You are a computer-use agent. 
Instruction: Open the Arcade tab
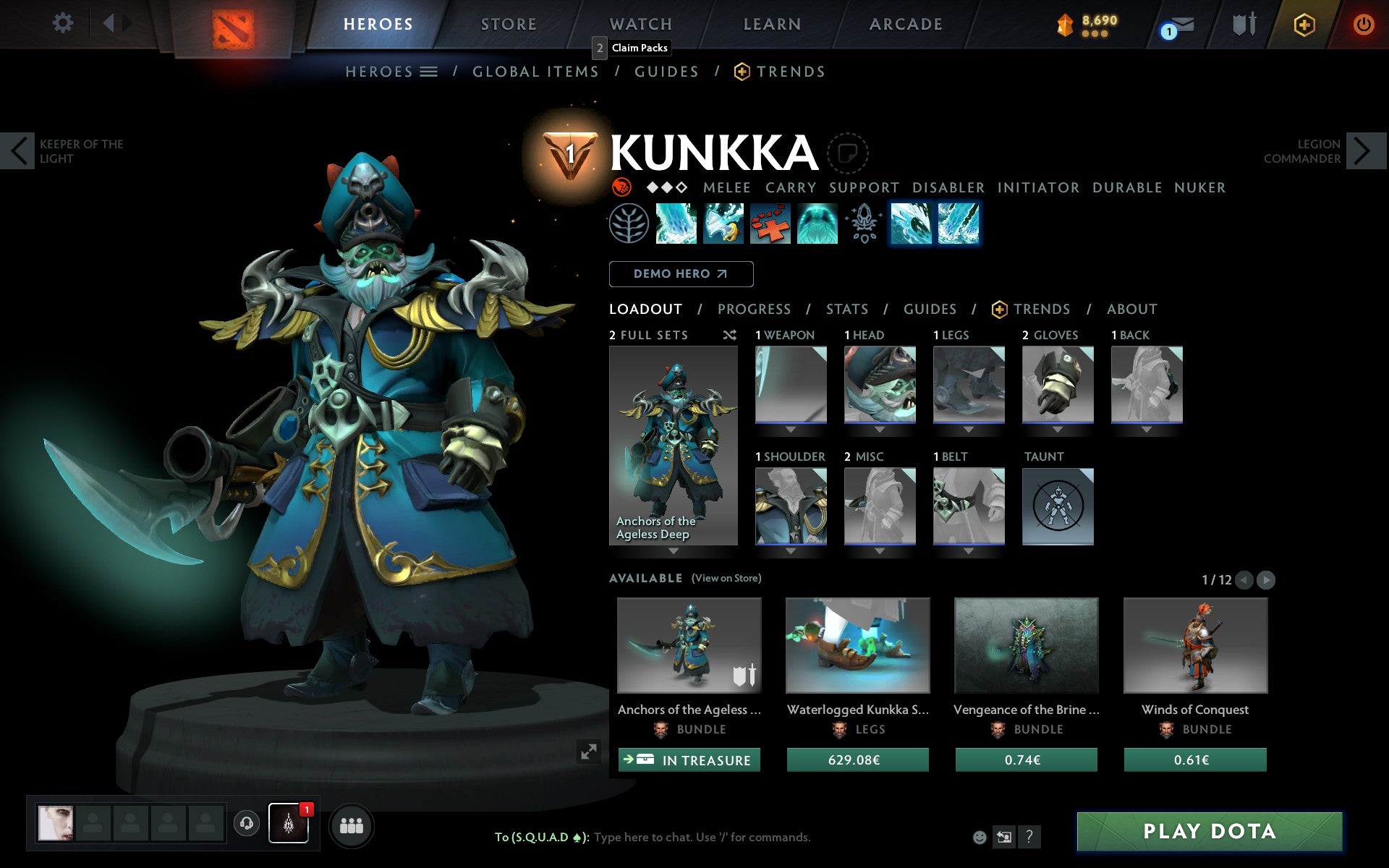(x=906, y=24)
